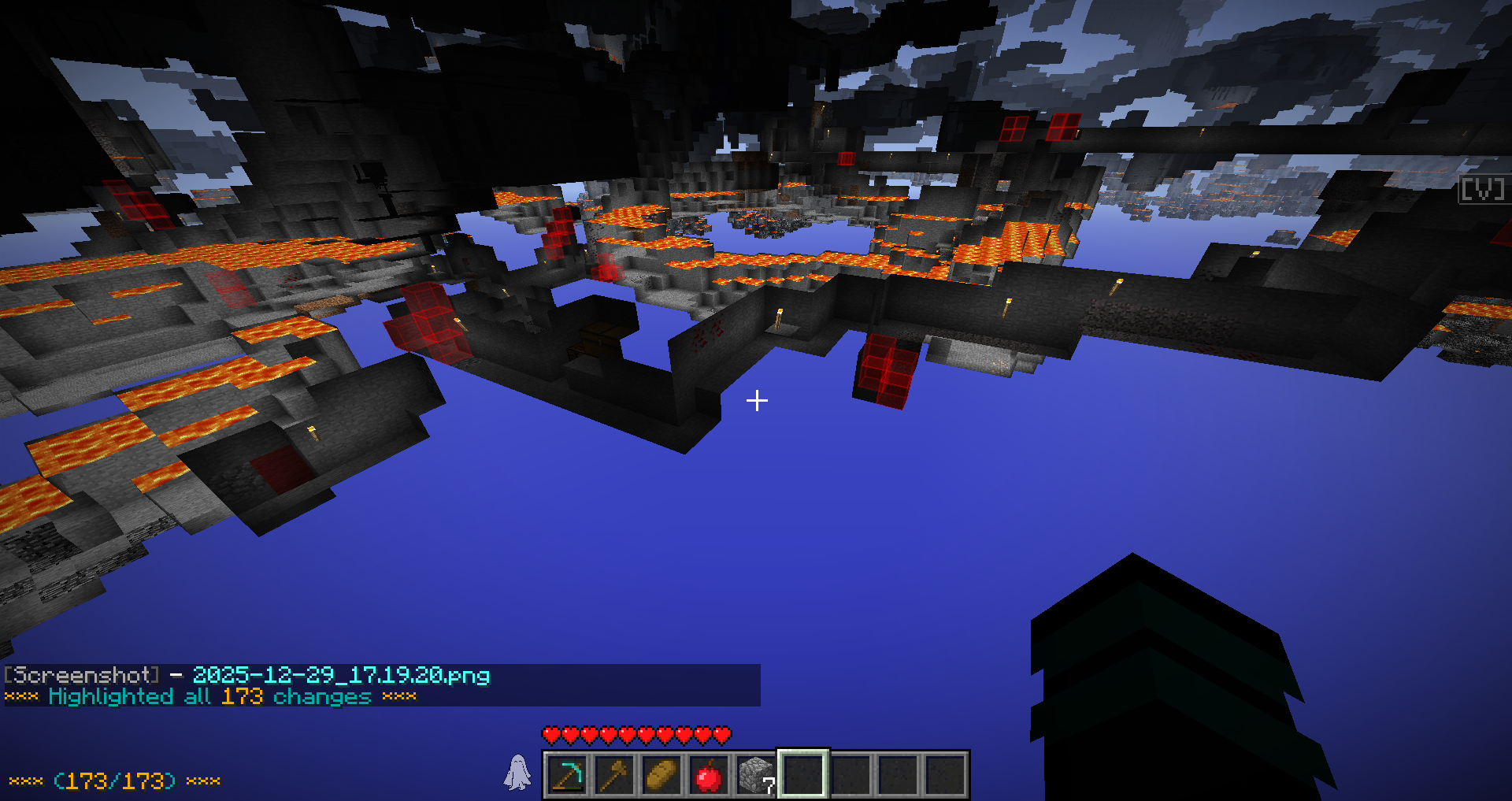
Task: Select the diamond pickaxe hotbar slot
Action: click(x=567, y=775)
